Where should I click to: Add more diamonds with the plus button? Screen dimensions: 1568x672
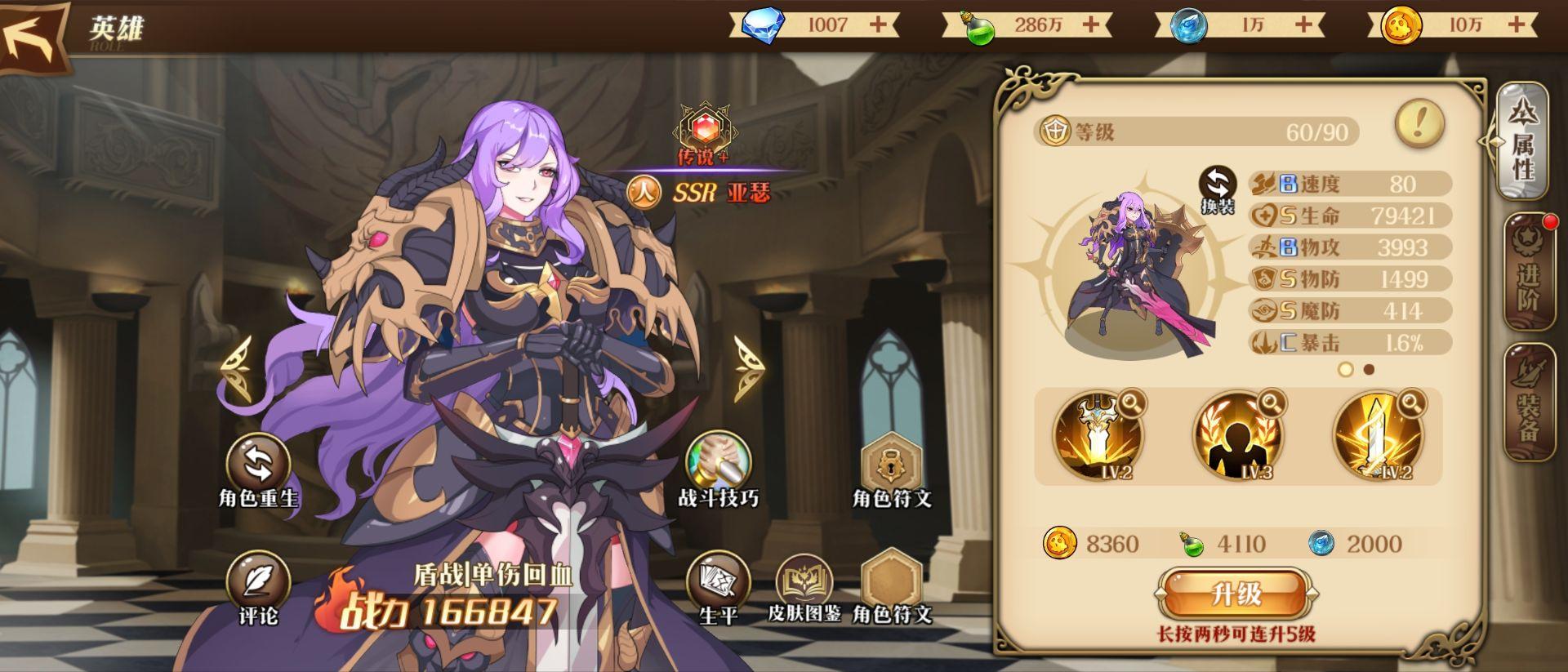pyautogui.click(x=878, y=24)
